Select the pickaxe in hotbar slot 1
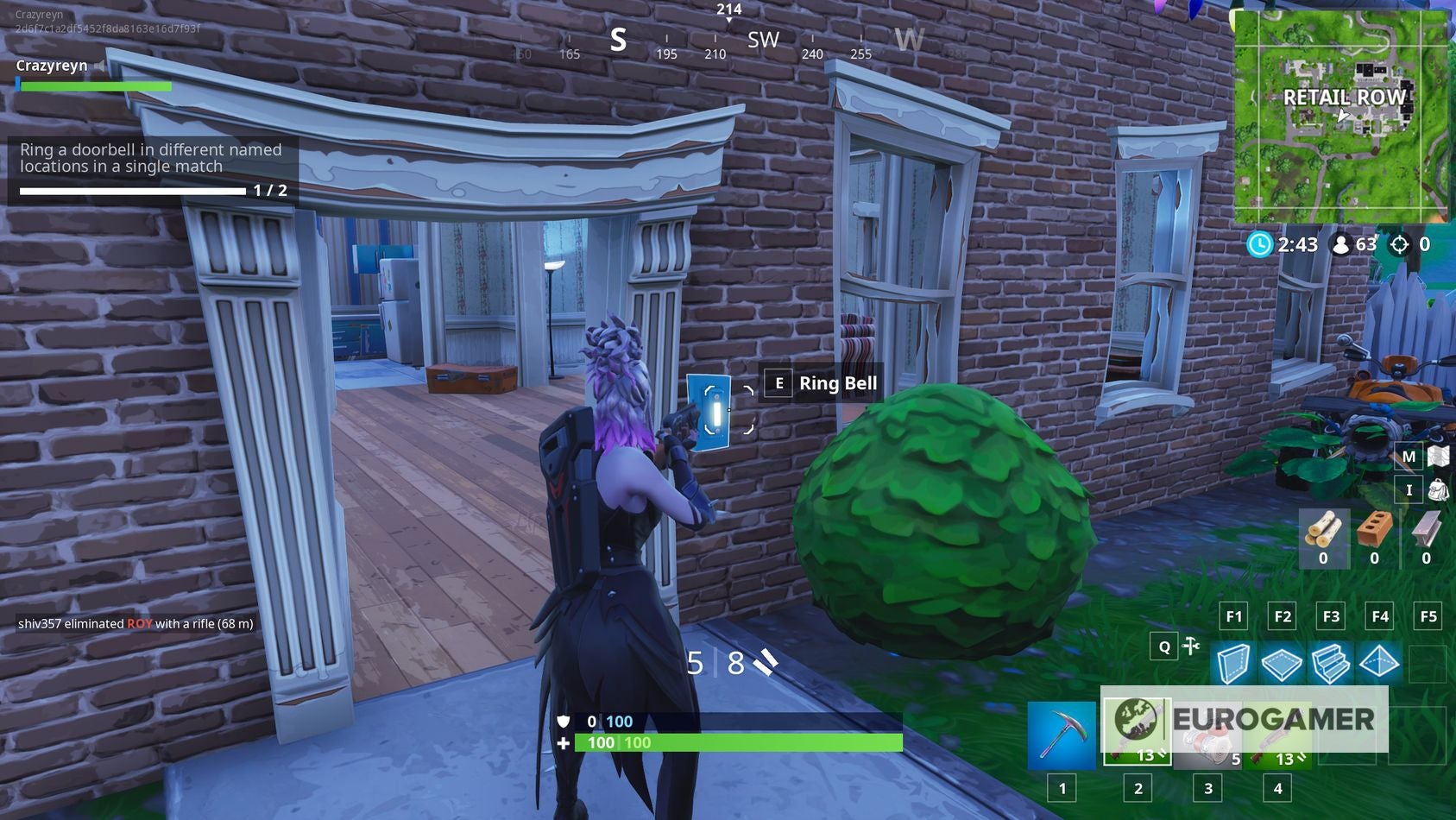1456x820 pixels. pos(1062,735)
